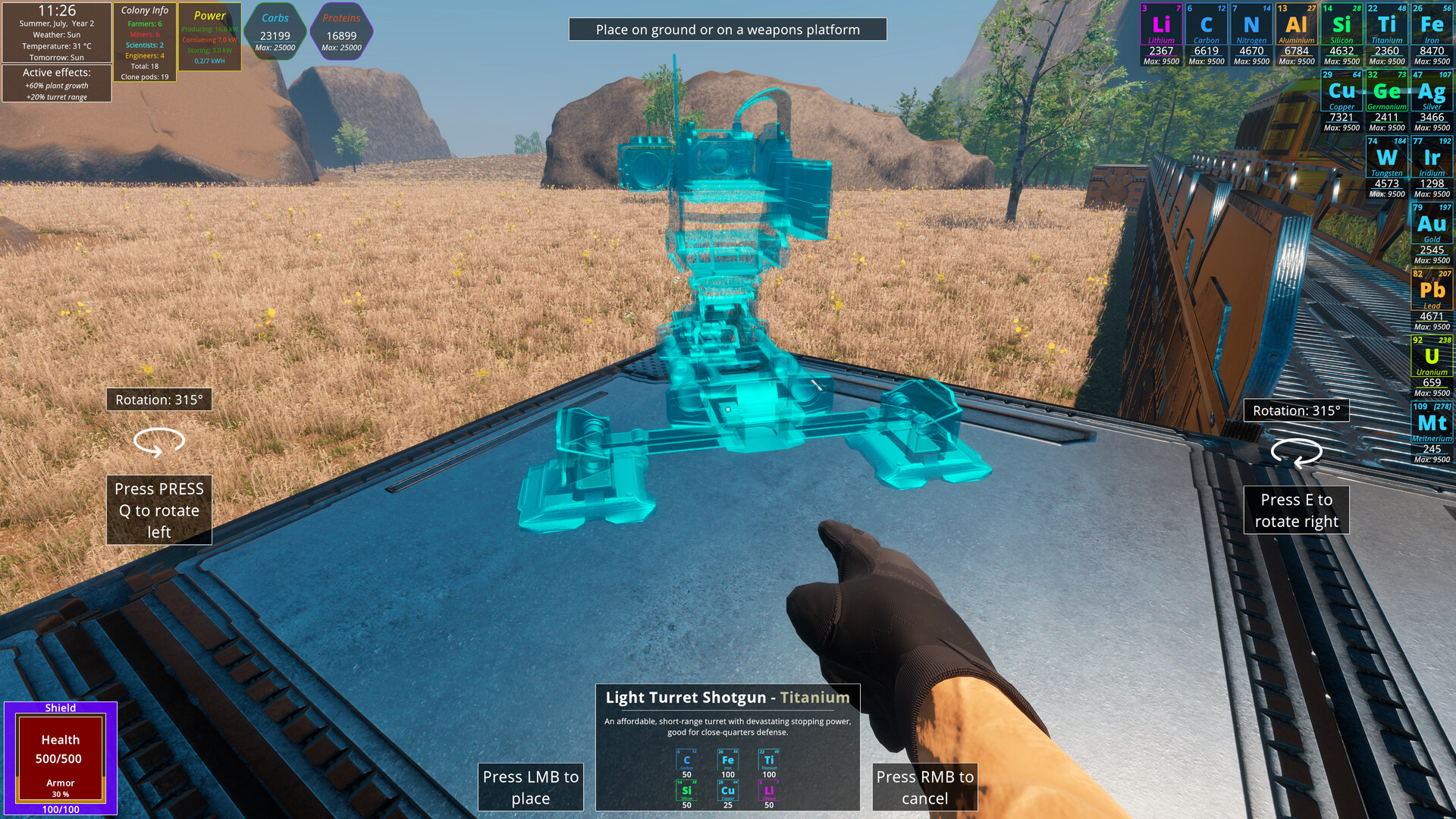Open the Carbs resource hexagon
The height and width of the screenshot is (819, 1456).
click(275, 30)
